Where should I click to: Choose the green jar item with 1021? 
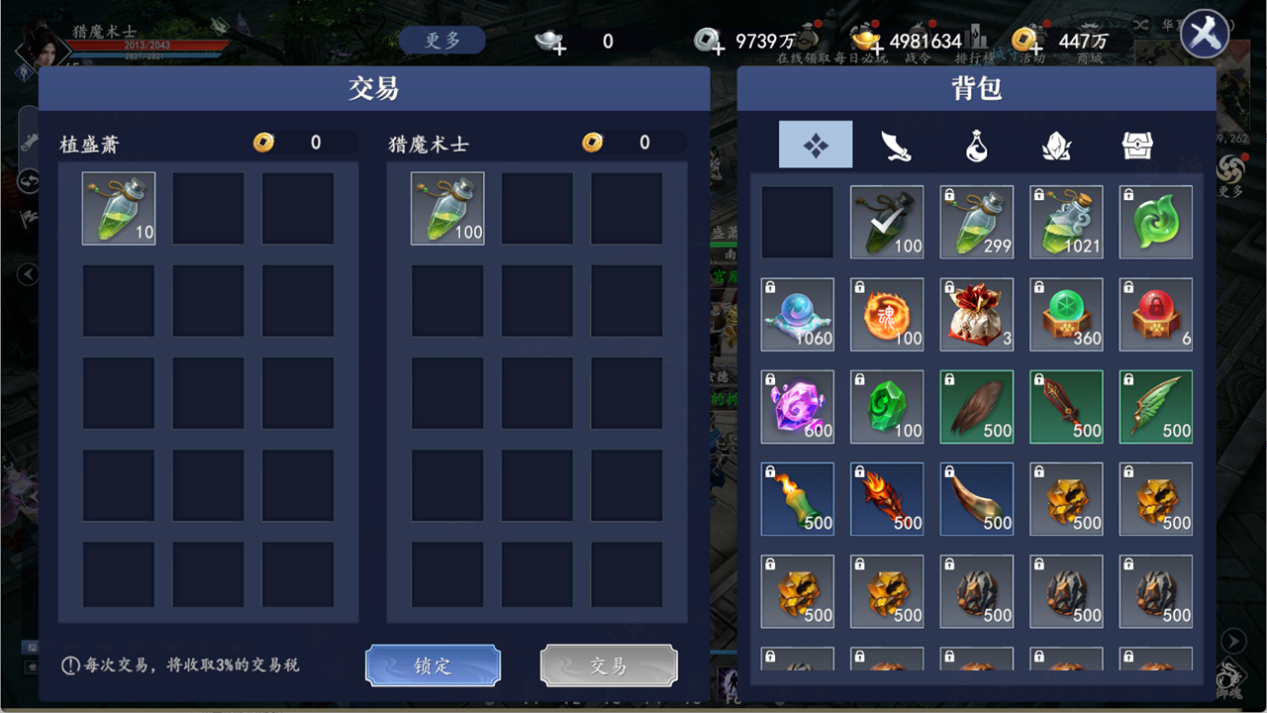1066,222
